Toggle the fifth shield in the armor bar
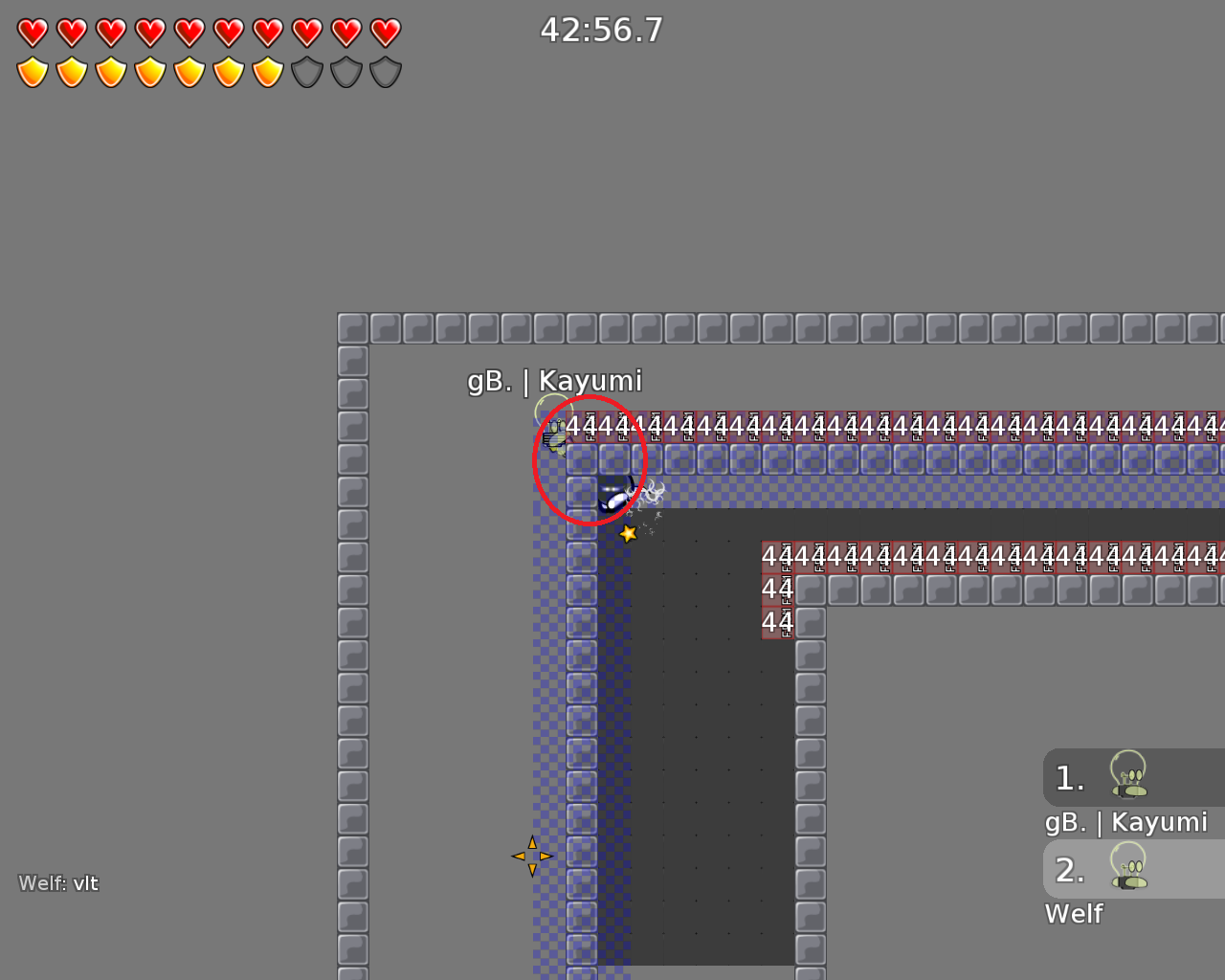 (x=189, y=71)
